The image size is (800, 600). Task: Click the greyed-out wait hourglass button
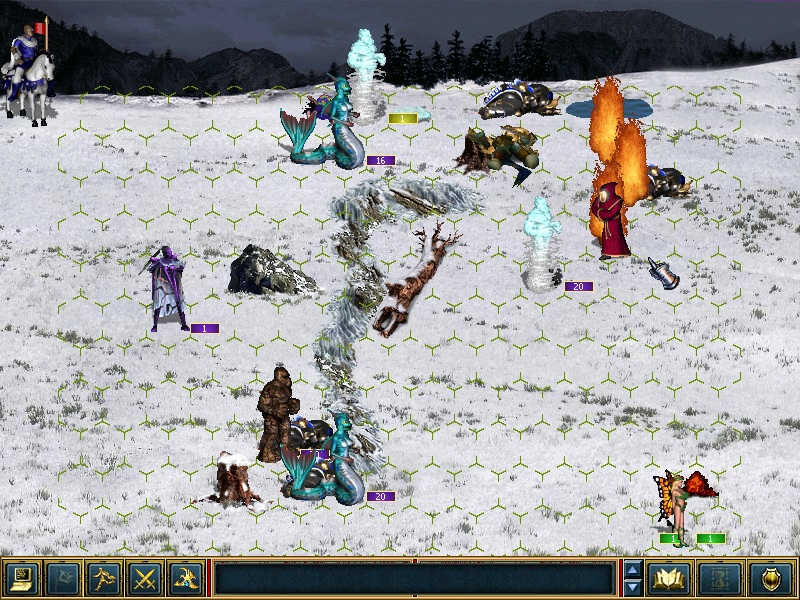[722, 578]
